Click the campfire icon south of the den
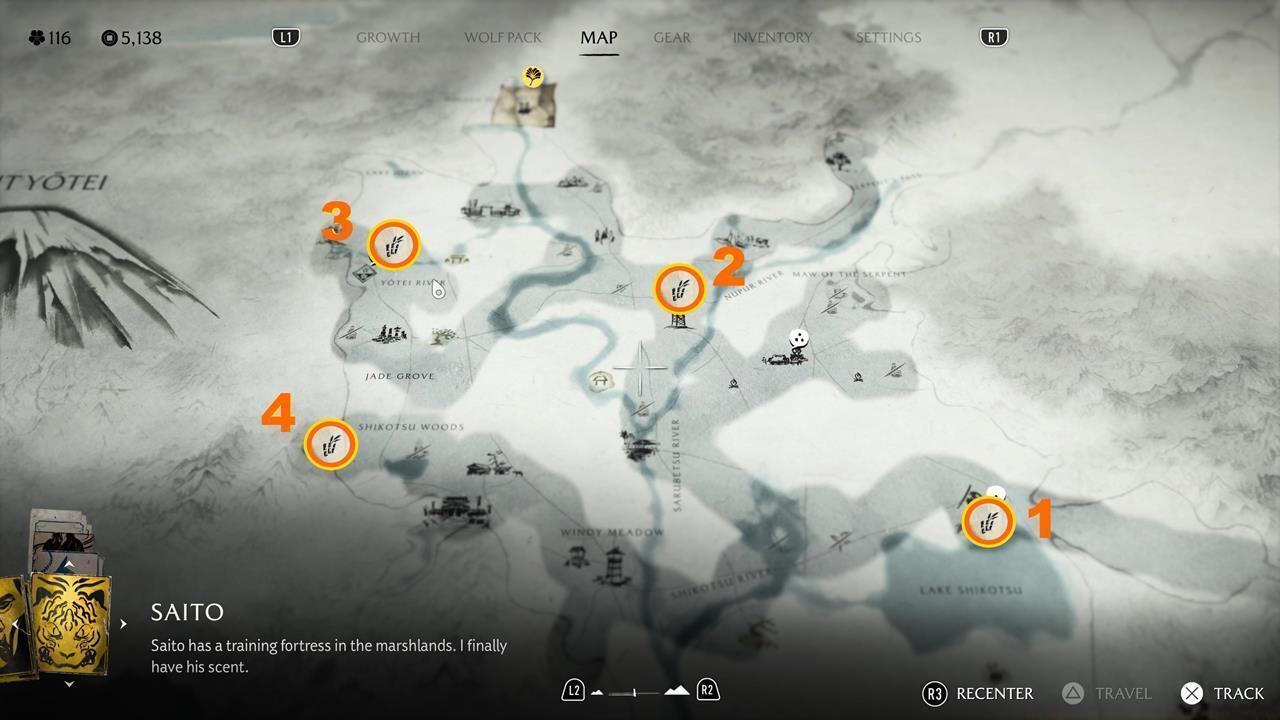This screenshot has width=1280, height=720. pos(857,377)
